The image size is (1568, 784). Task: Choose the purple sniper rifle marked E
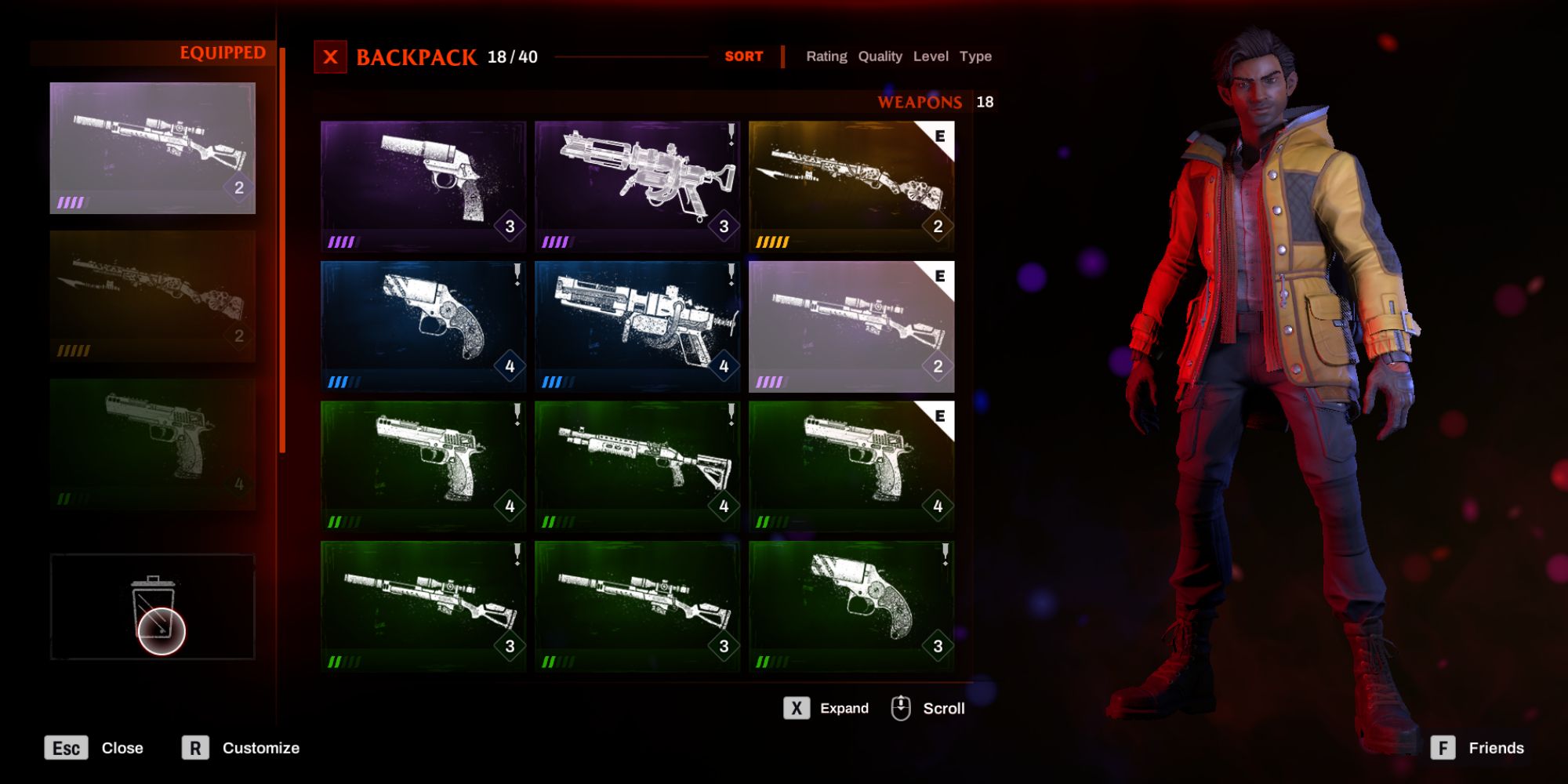coord(851,326)
